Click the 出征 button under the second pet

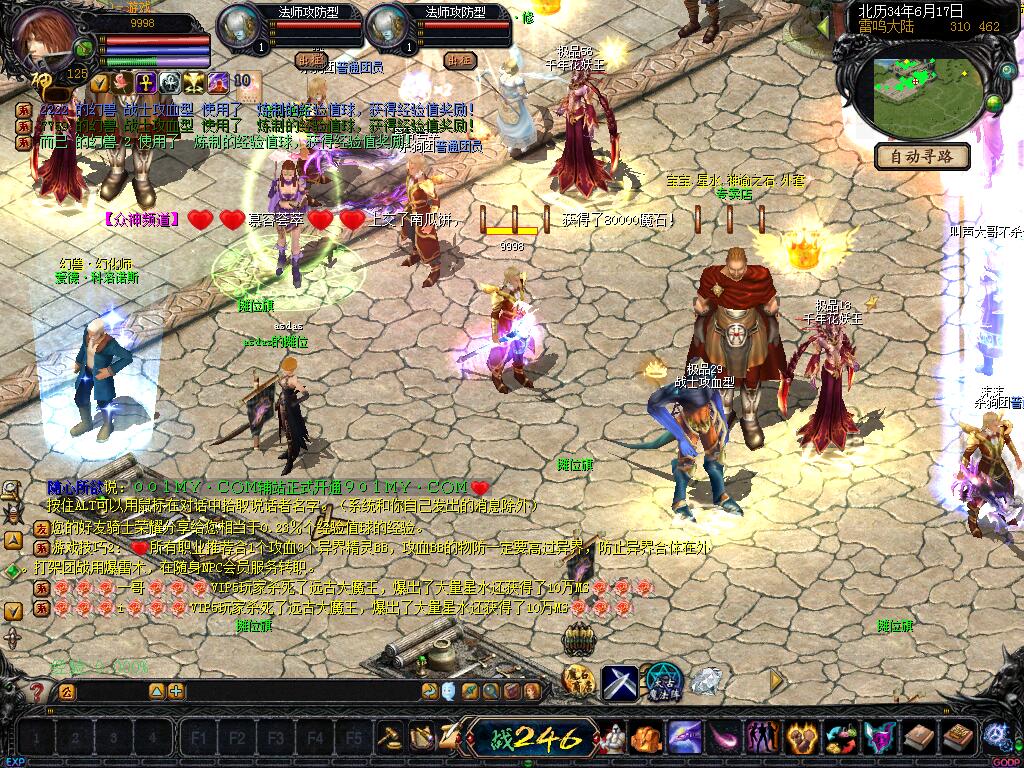(x=459, y=60)
